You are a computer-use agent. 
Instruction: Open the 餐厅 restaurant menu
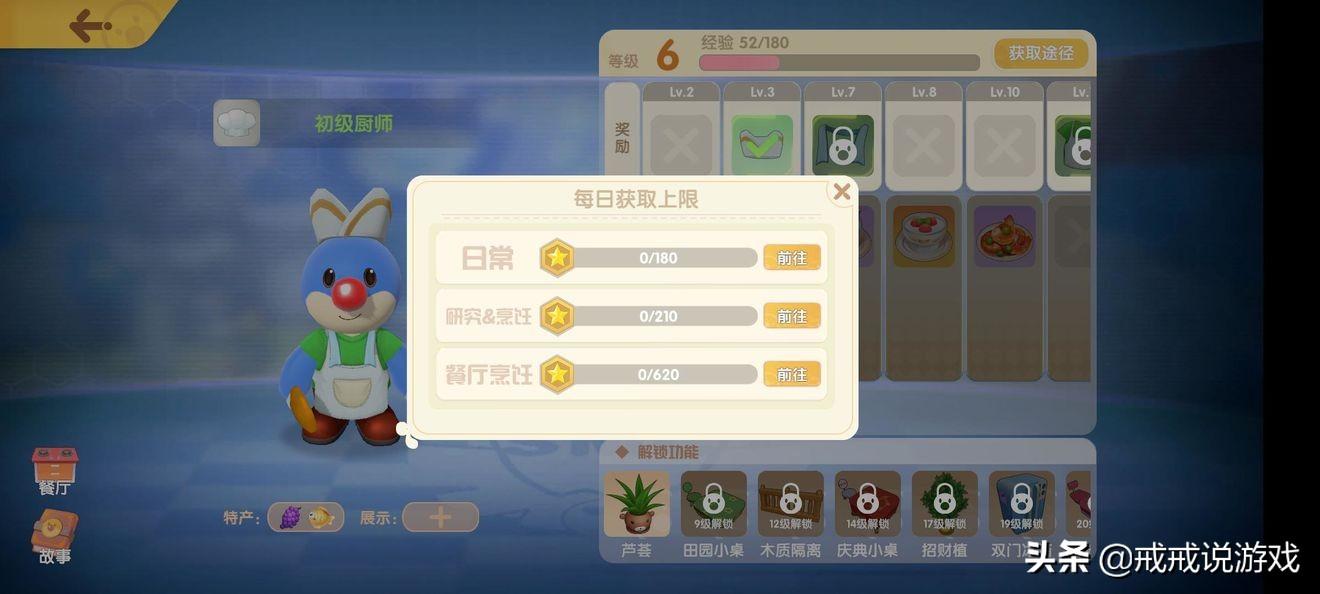coord(55,470)
